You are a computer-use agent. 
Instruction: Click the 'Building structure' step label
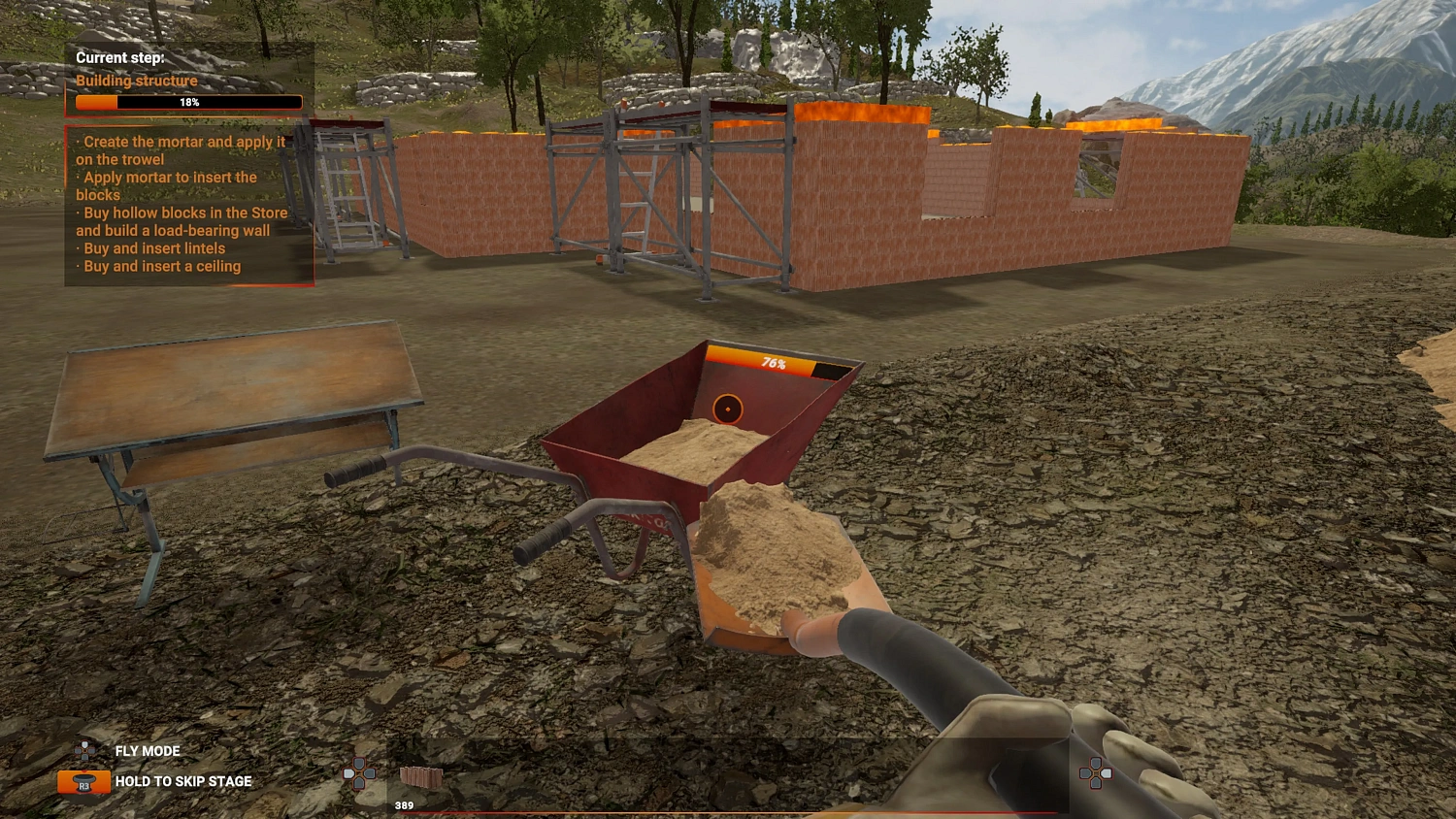(136, 81)
